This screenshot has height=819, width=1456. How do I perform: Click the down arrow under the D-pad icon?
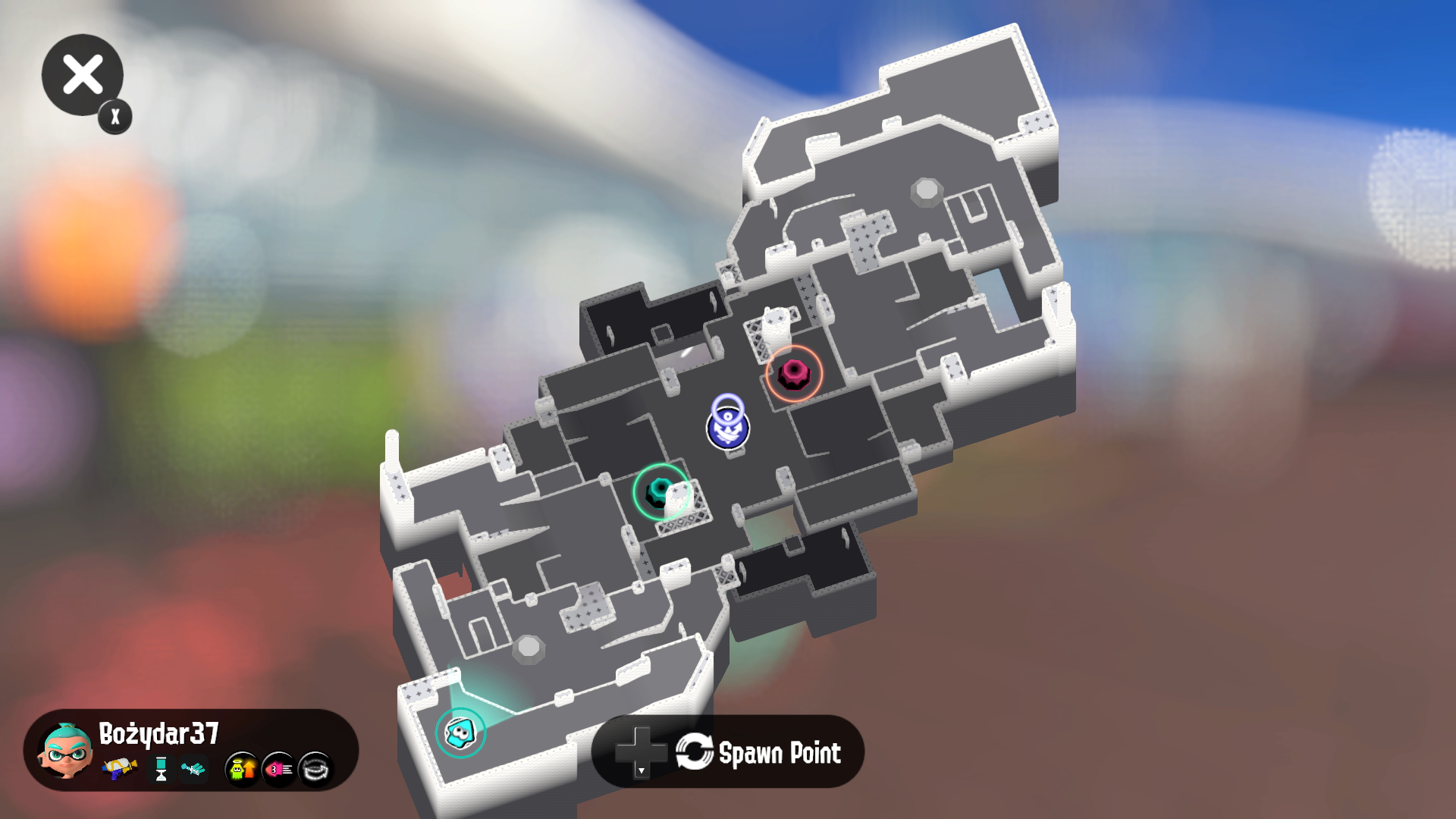(642, 770)
